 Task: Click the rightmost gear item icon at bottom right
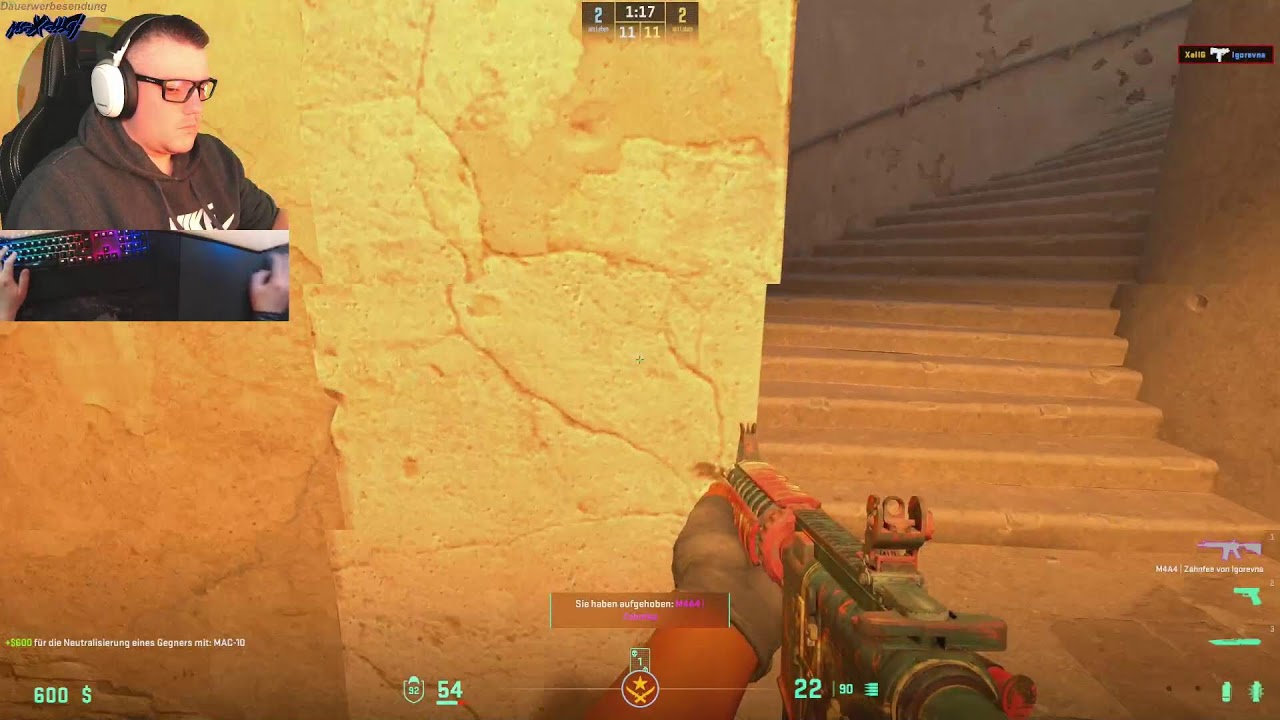pos(1256,689)
